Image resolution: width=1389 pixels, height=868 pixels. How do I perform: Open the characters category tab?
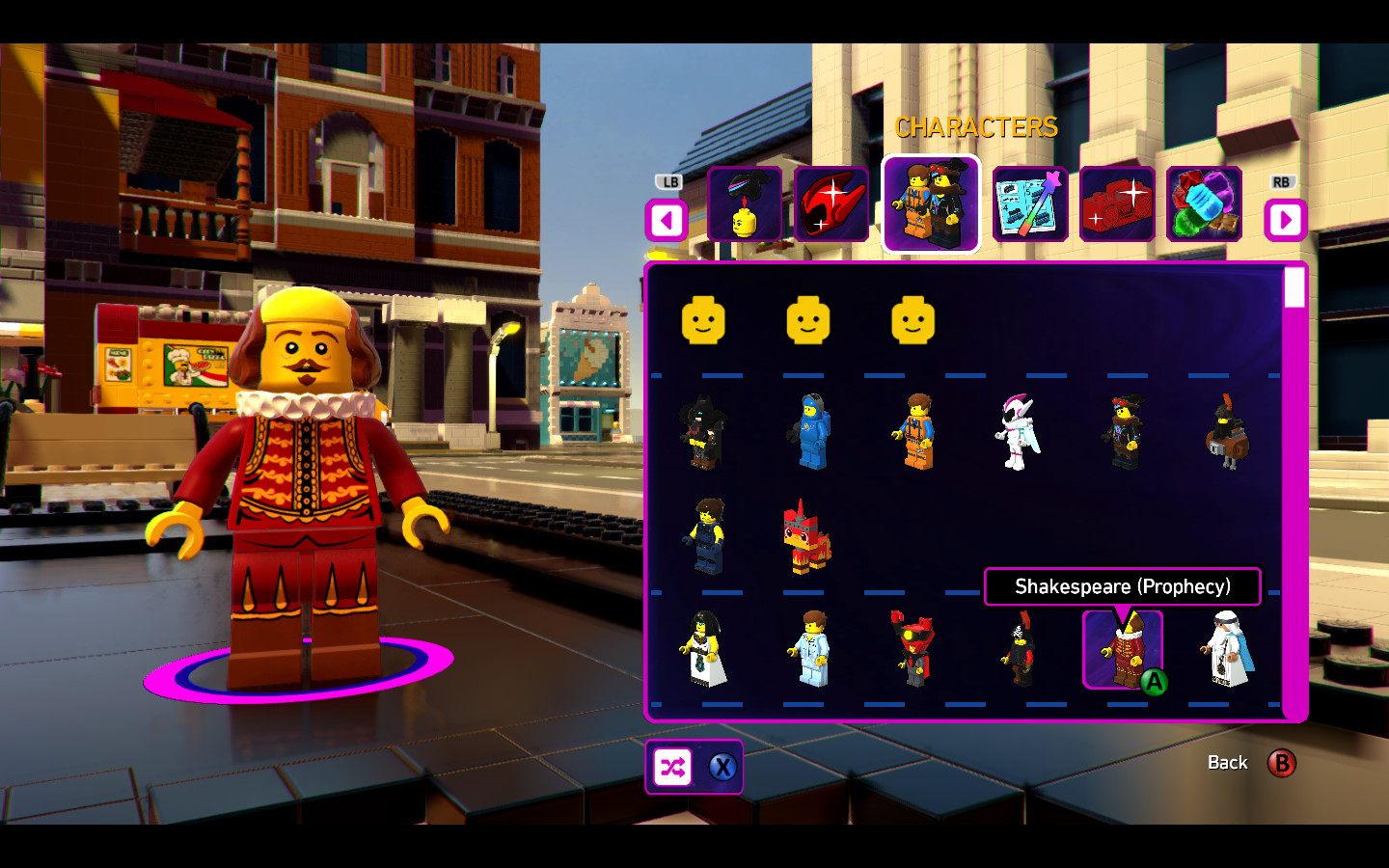tap(931, 205)
